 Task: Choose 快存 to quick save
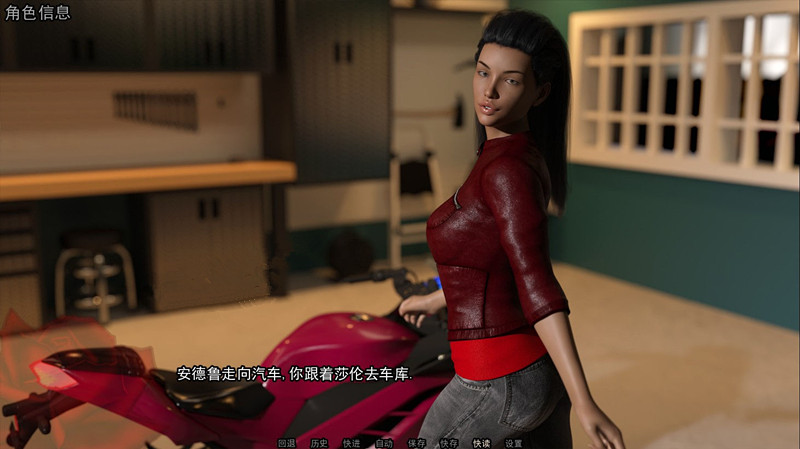pos(449,443)
